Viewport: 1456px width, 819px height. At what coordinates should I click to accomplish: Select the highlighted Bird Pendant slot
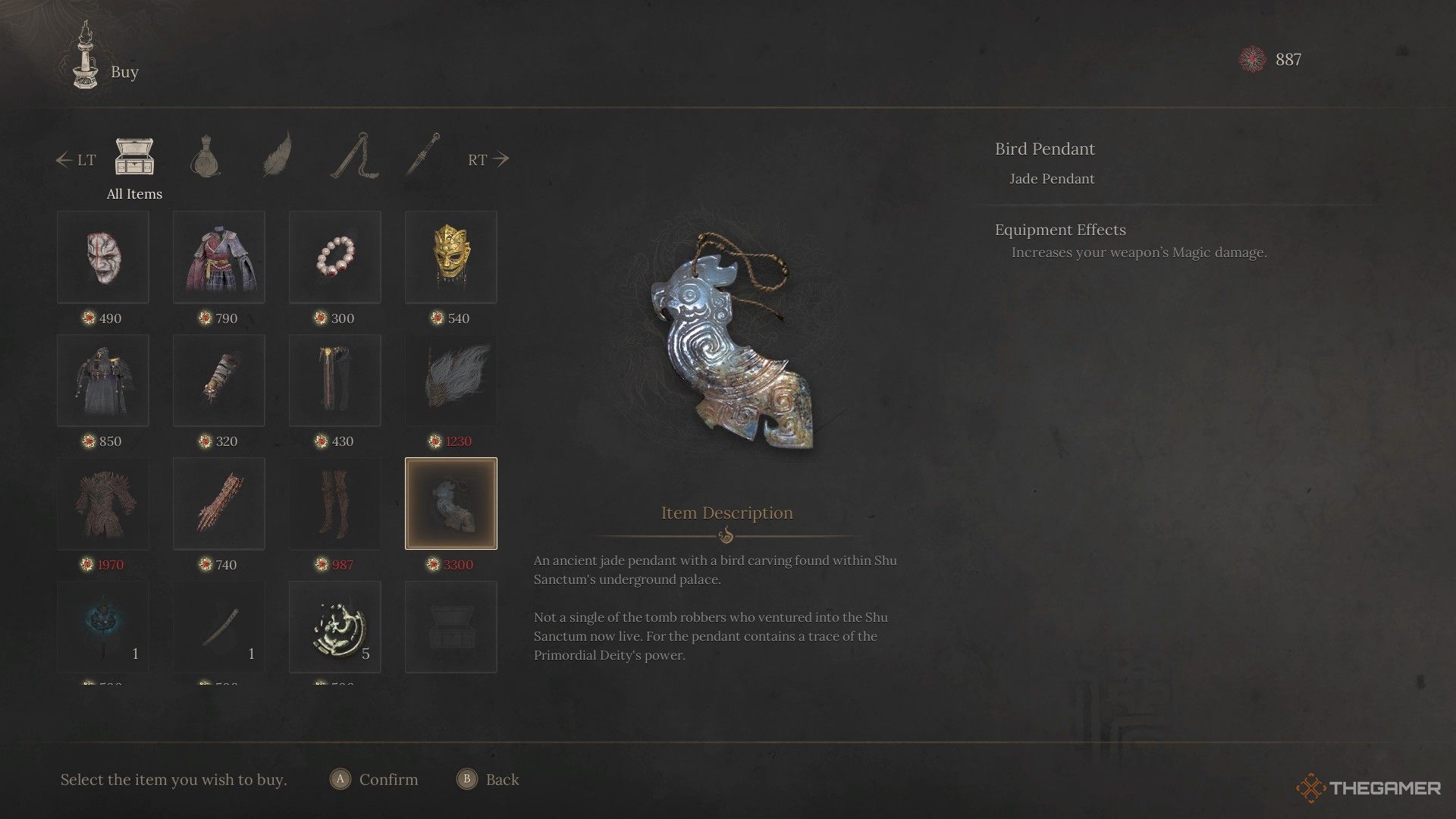451,504
